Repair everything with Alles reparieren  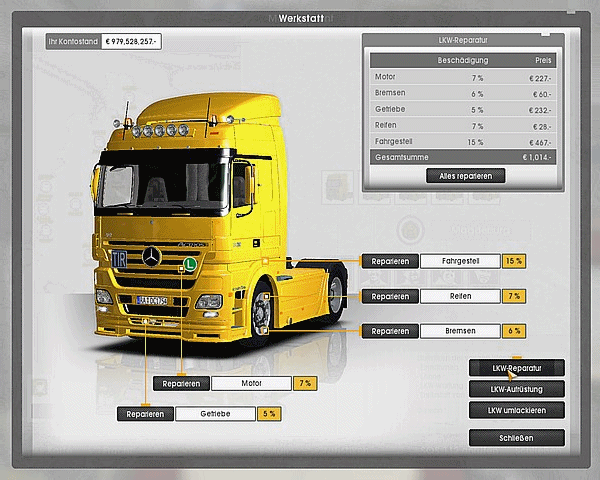(465, 175)
